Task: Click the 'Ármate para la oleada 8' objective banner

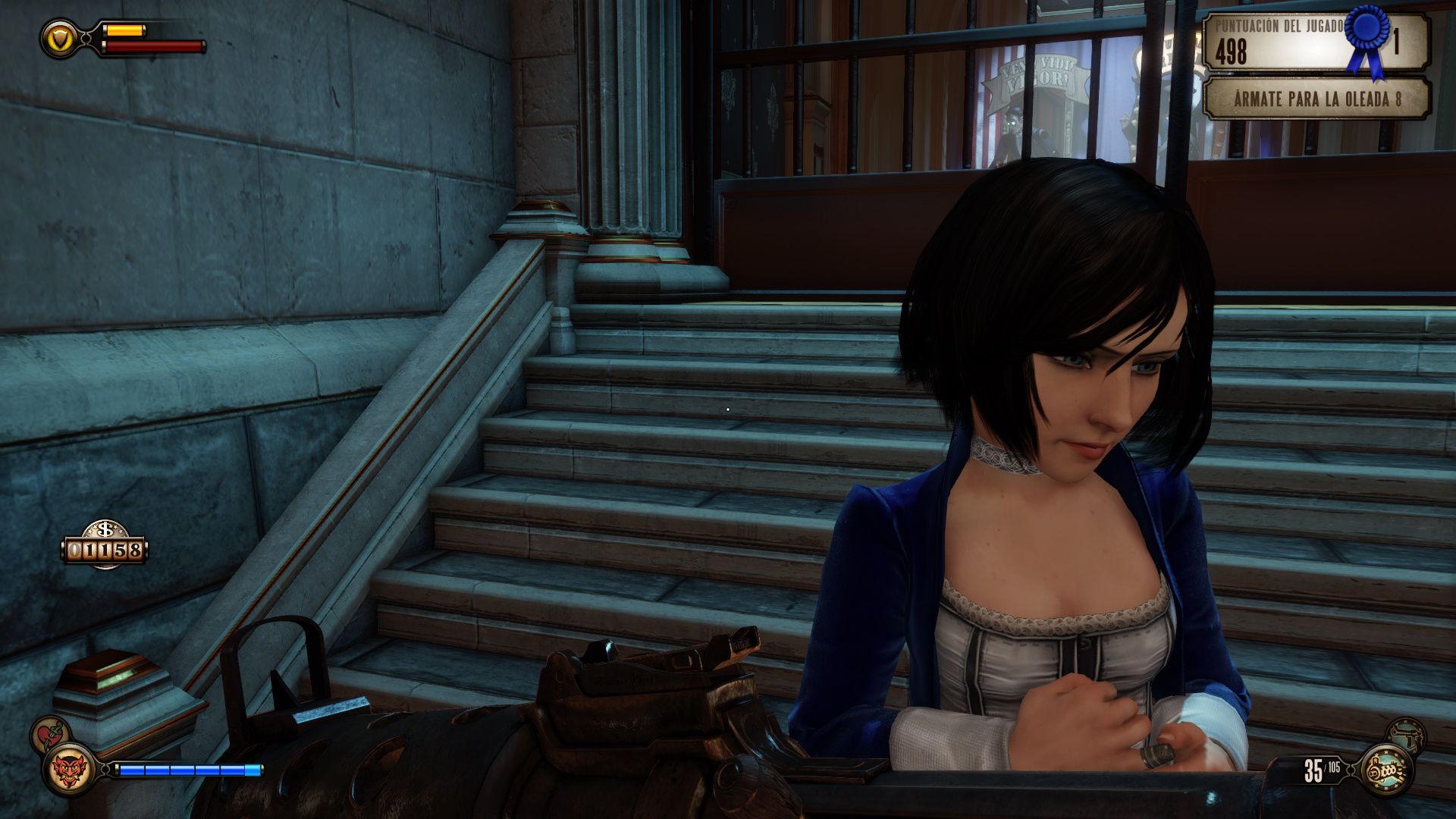Action: pos(1316,99)
